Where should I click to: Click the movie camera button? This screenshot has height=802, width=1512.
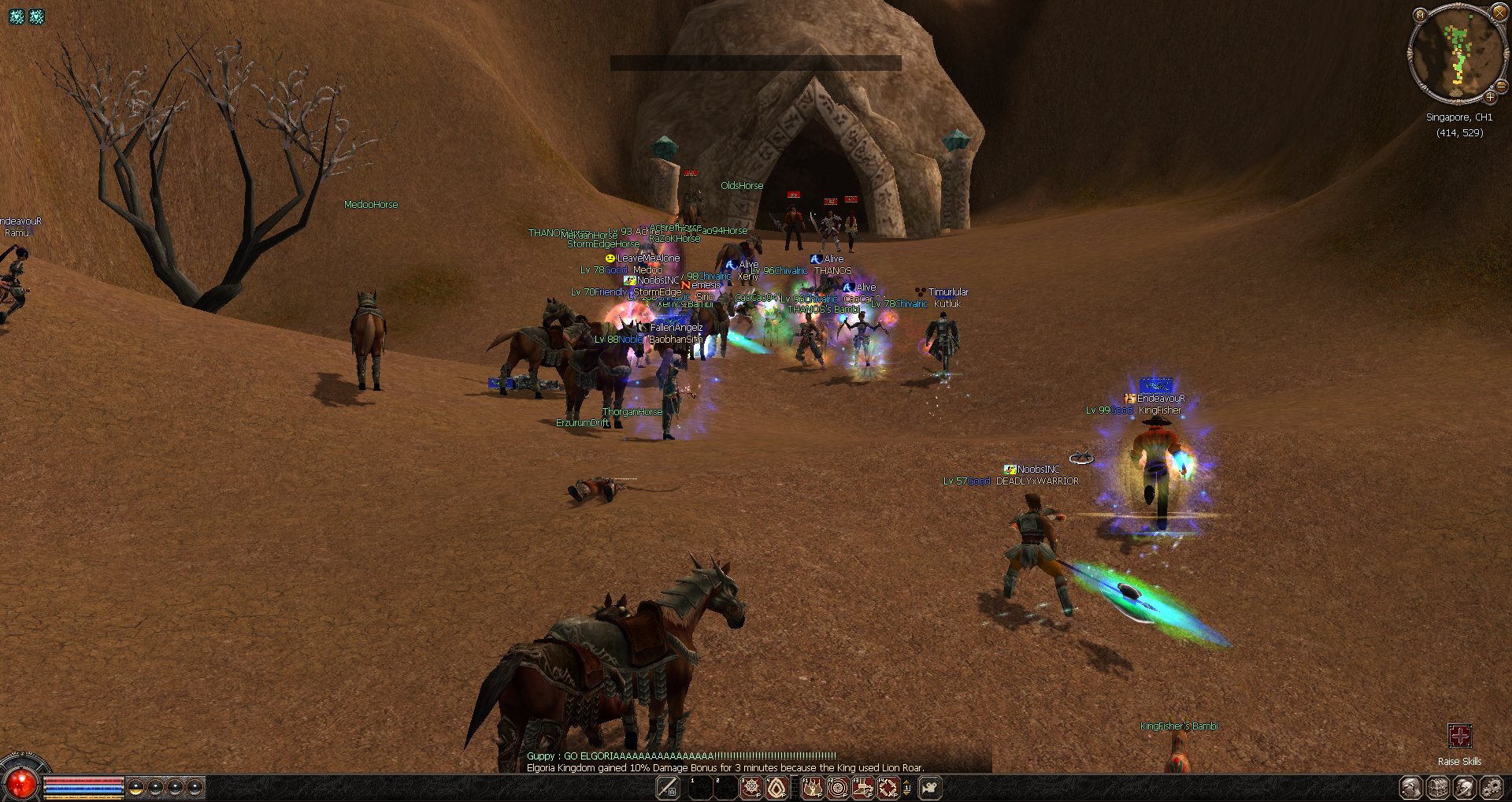click(930, 787)
